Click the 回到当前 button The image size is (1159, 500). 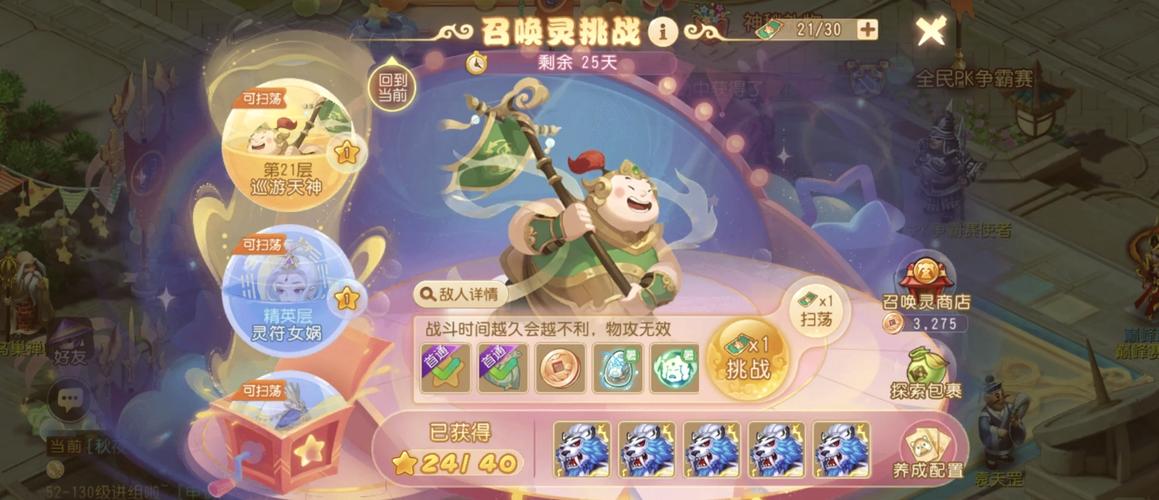392,86
